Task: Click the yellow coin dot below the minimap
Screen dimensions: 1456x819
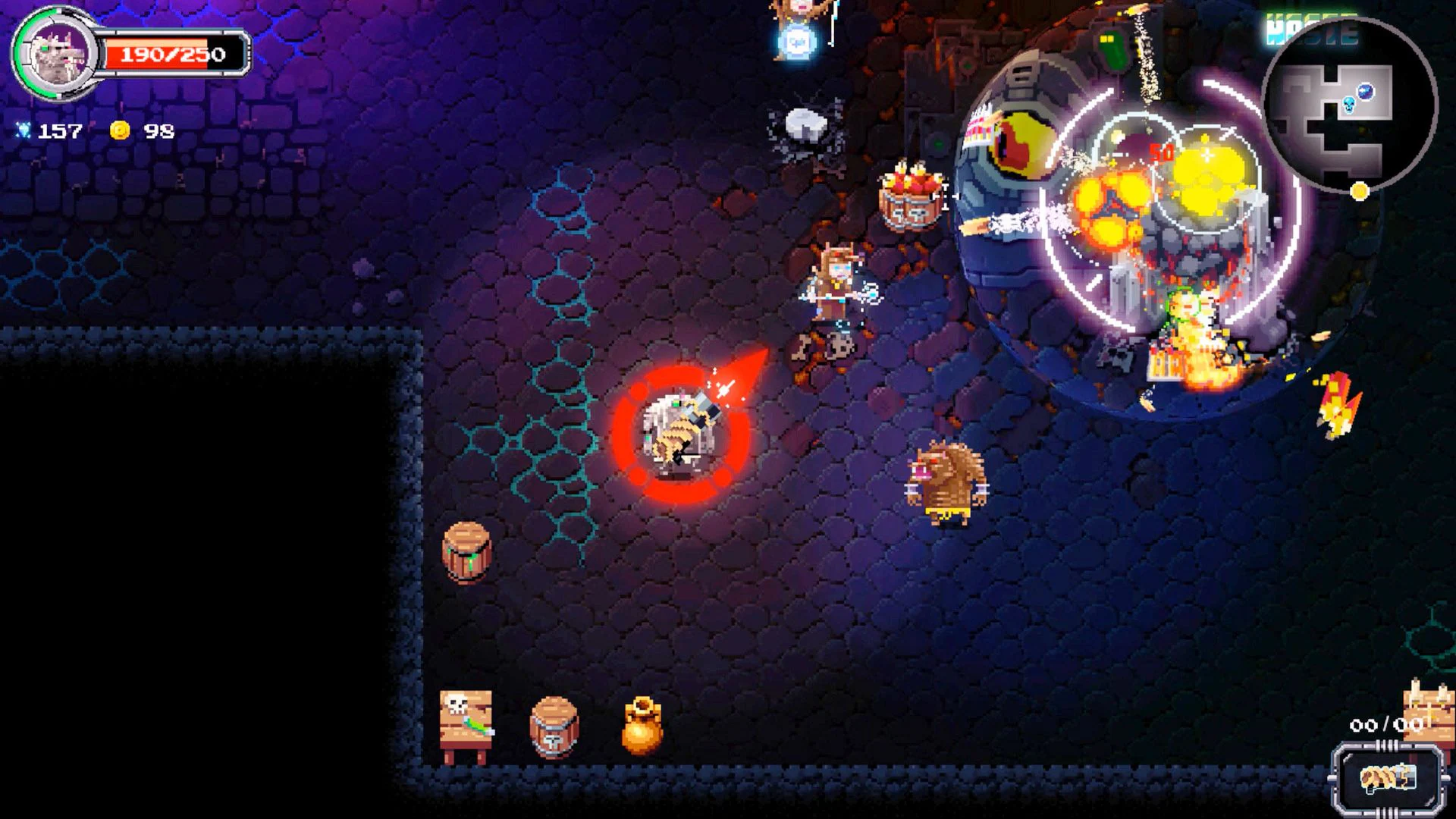Action: [1359, 192]
